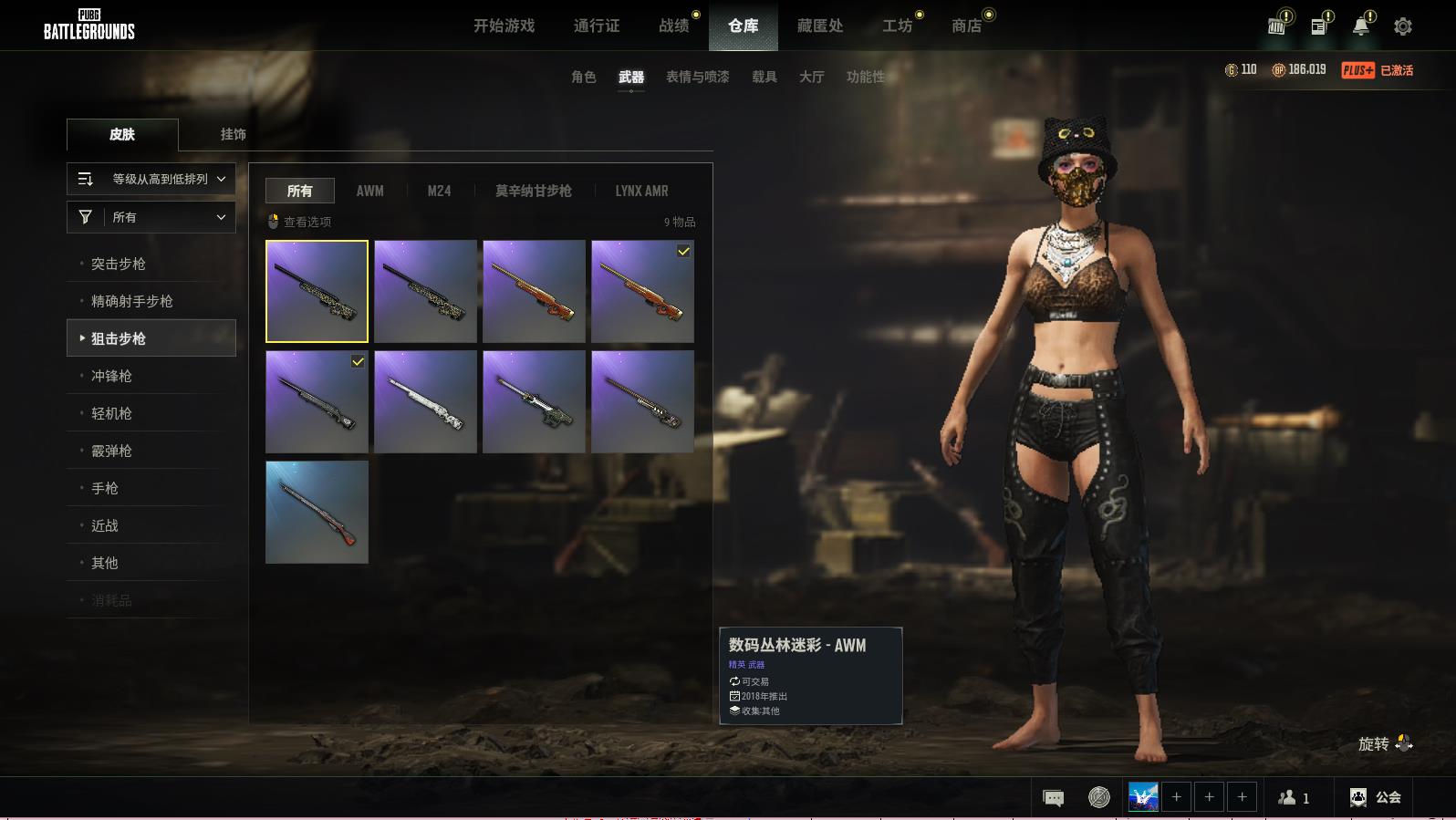1456x820 pixels.
Task: Open the 商店 store
Action: [x=966, y=26]
